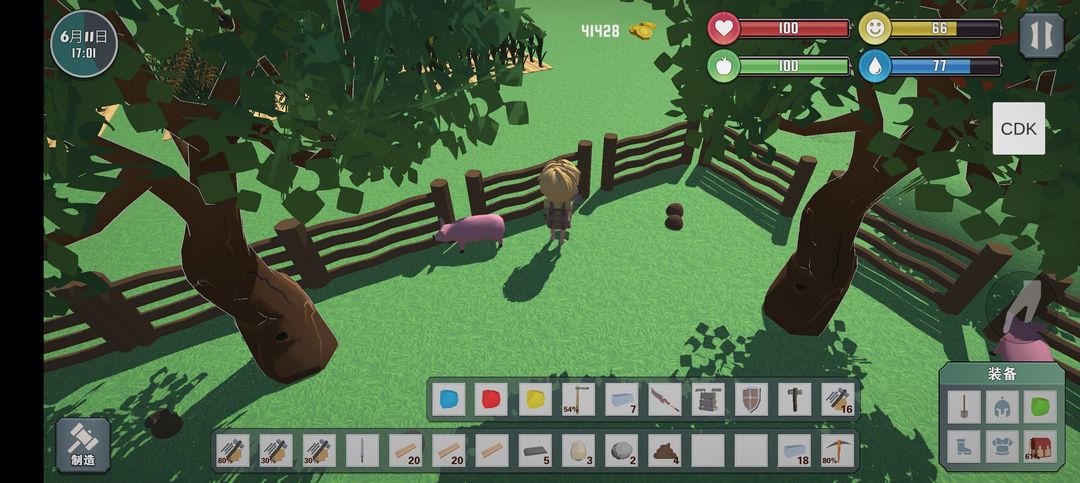
Task: Select the brown dung pile slot
Action: point(664,451)
